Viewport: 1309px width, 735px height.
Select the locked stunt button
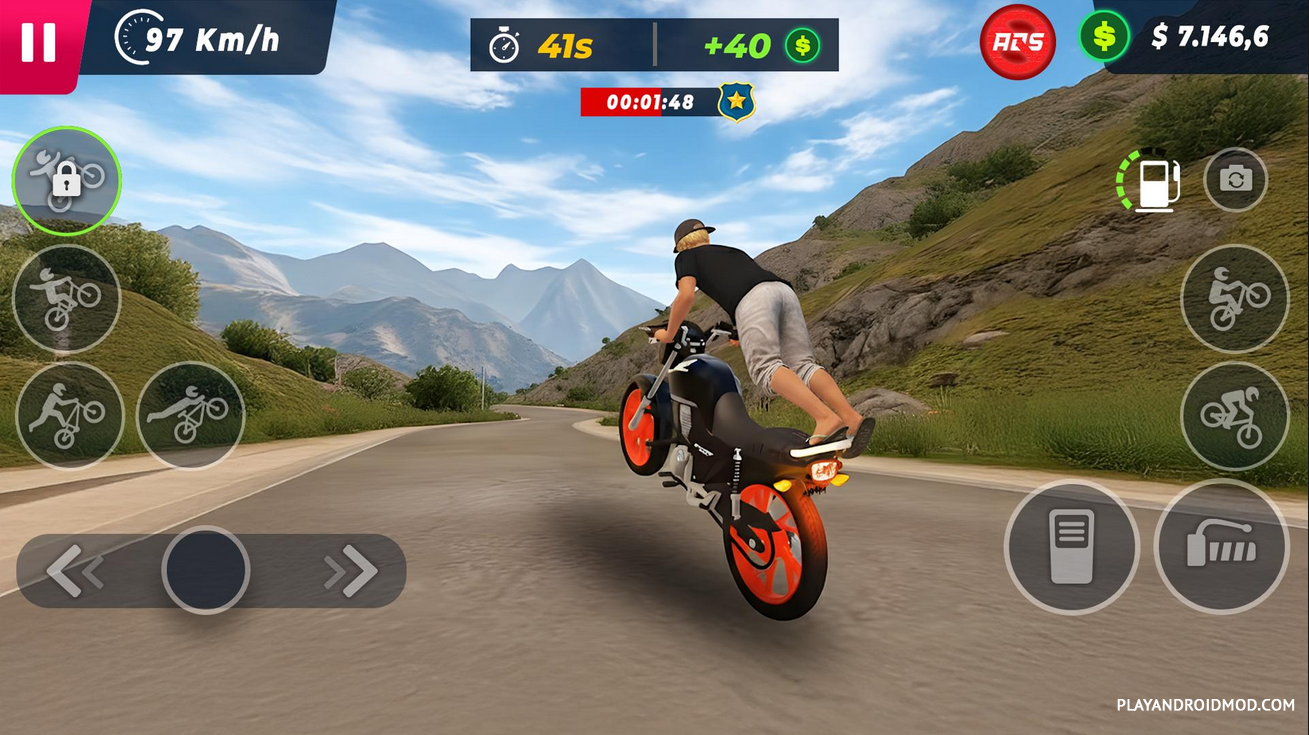point(66,180)
